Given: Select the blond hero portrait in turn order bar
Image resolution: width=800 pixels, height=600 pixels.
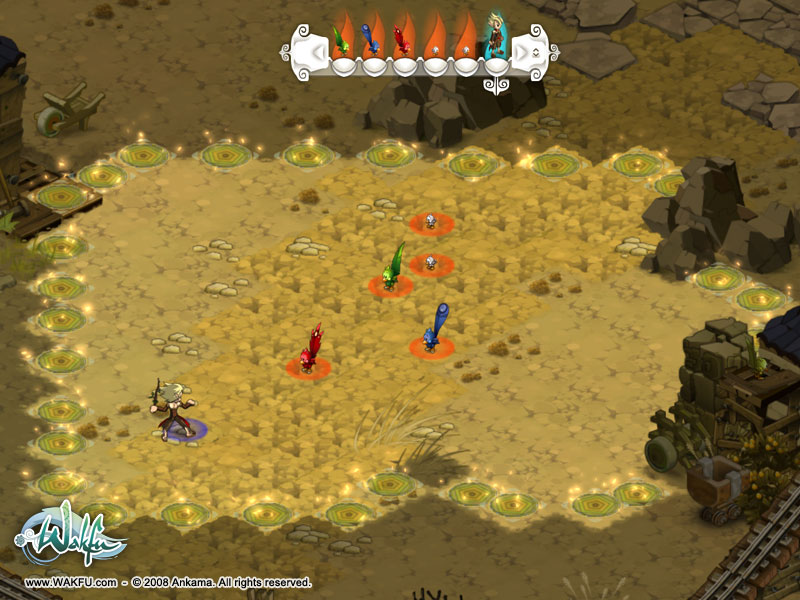Looking at the screenshot, I should 496,38.
